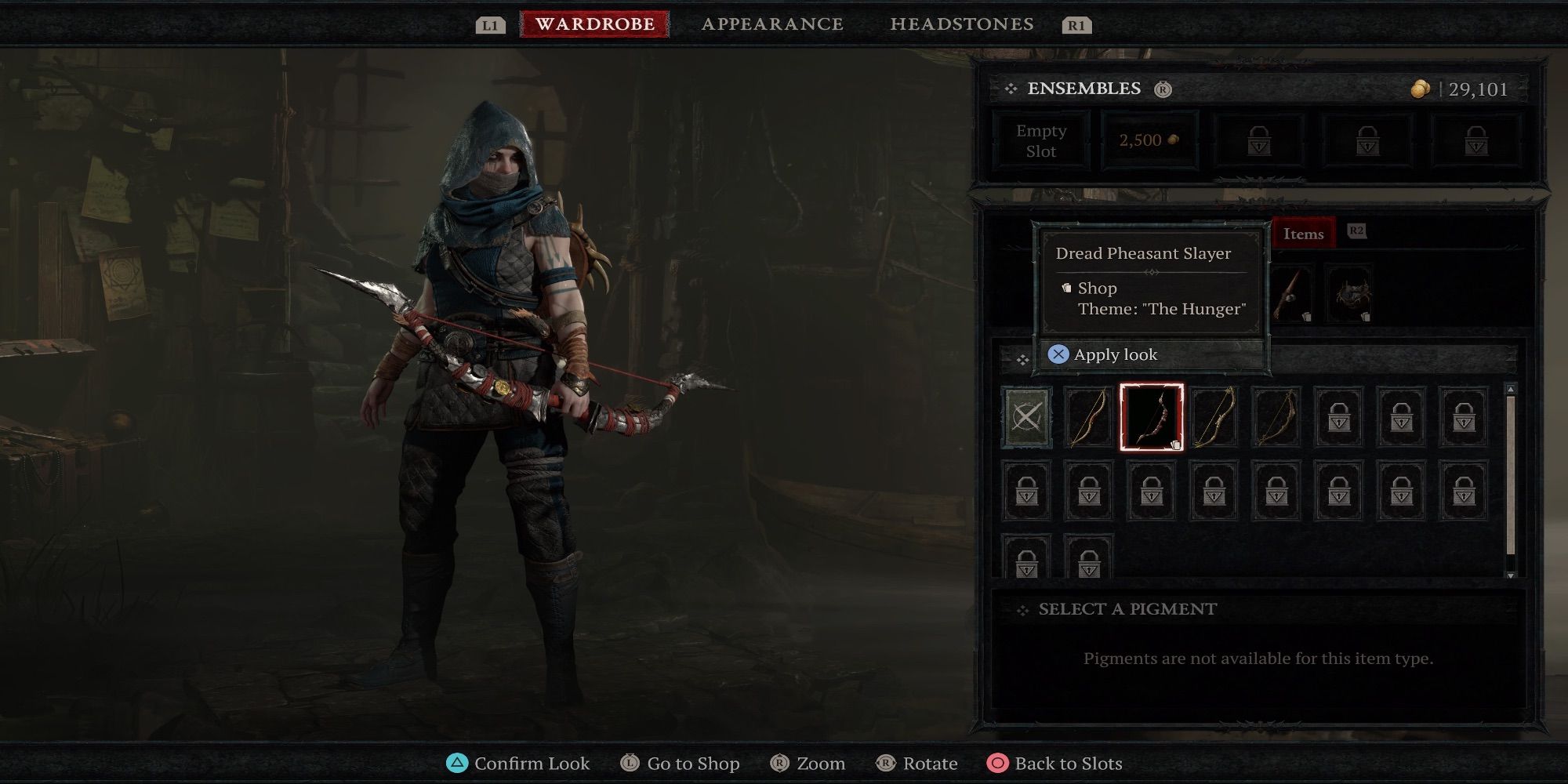Click Go to Shop at the bottom
This screenshot has width=1568, height=784.
(x=681, y=763)
